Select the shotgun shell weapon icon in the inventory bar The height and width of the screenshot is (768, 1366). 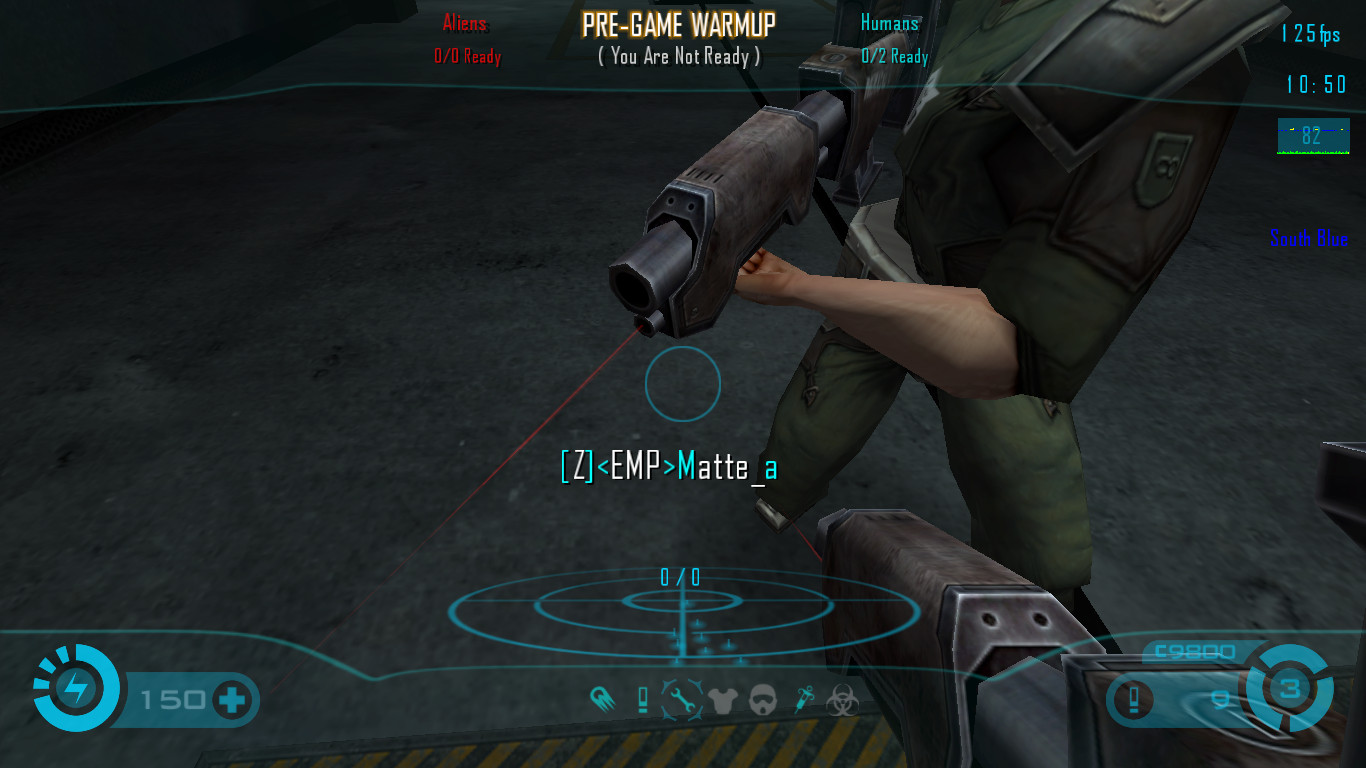[x=643, y=699]
